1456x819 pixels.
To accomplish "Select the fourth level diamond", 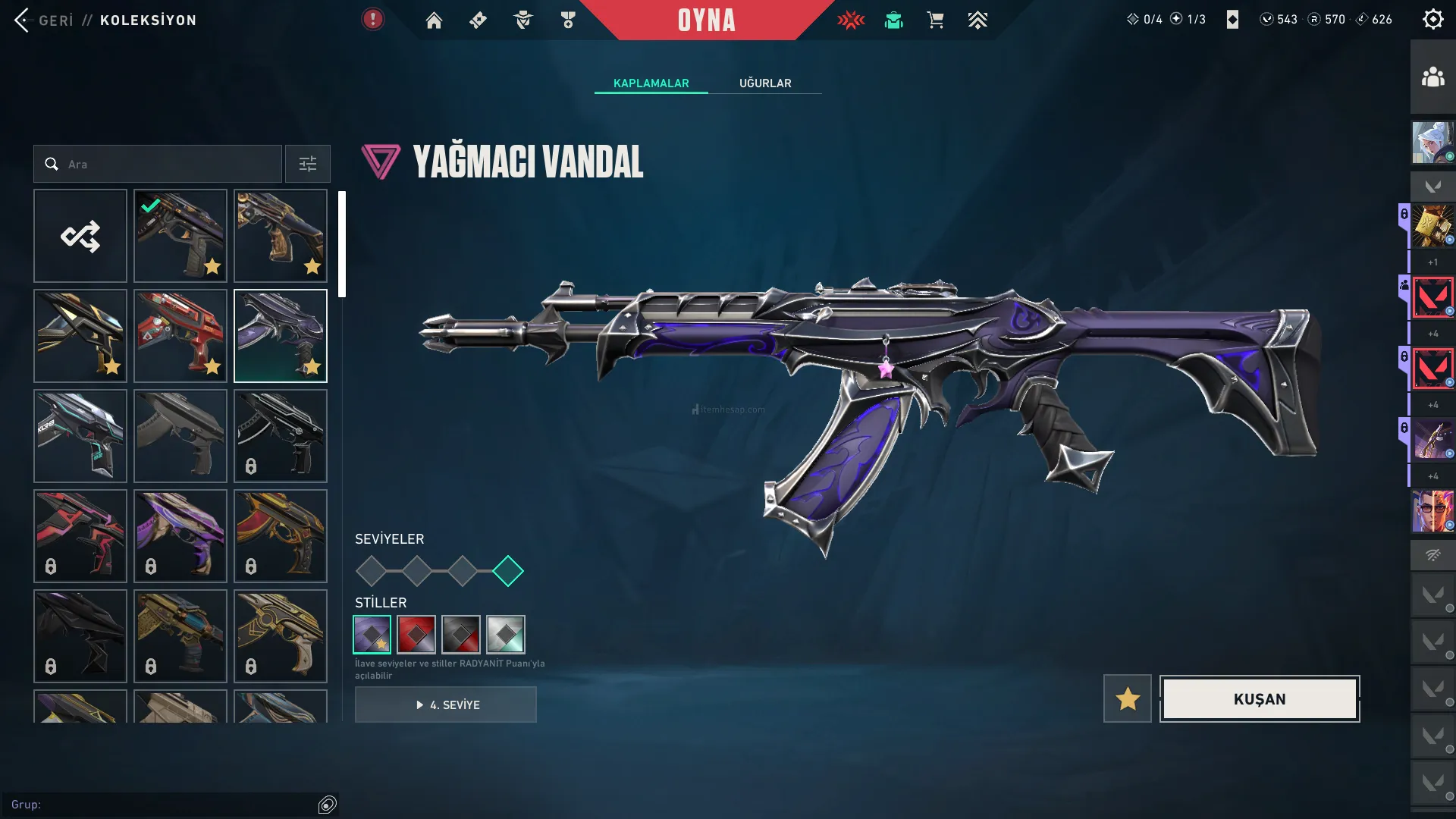I will point(508,571).
